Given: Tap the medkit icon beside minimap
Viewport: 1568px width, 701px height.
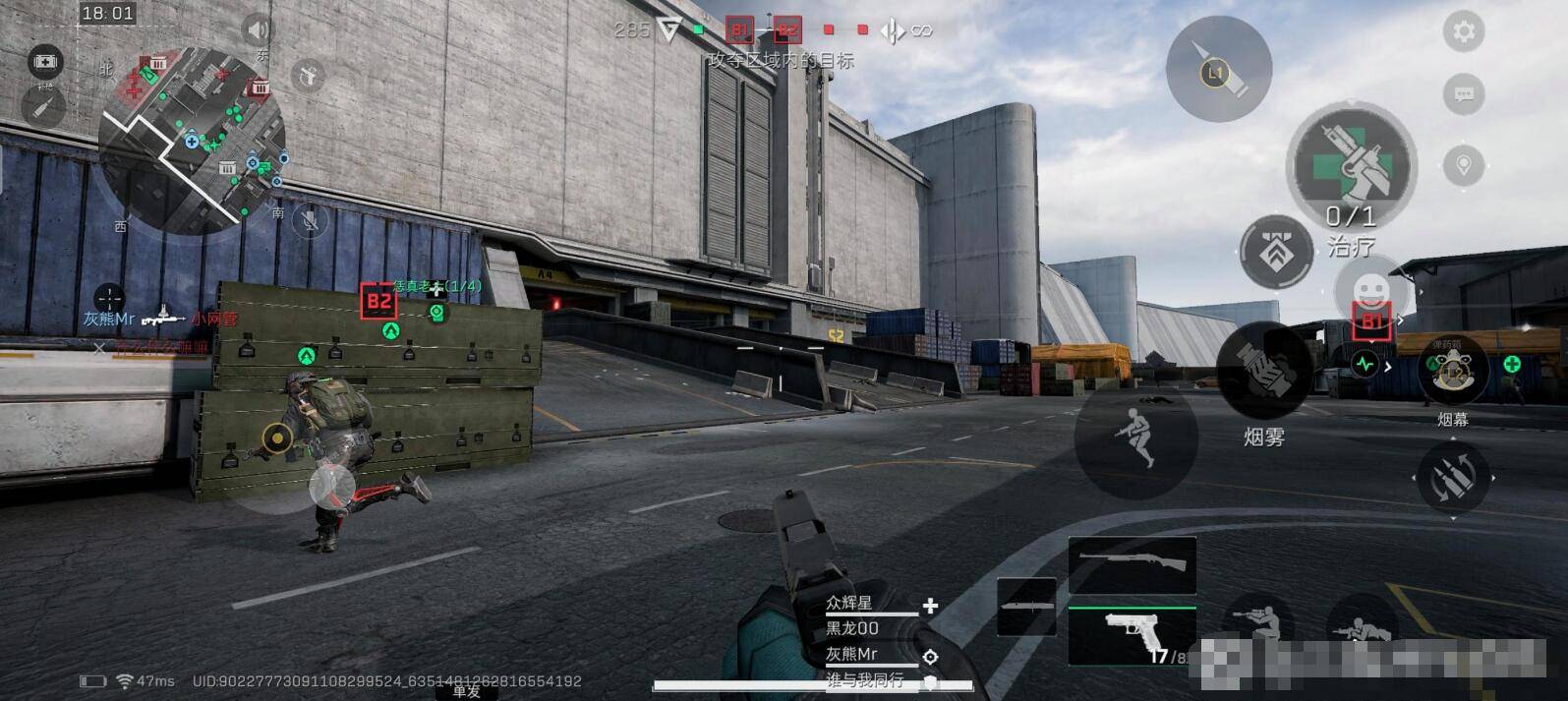Looking at the screenshot, I should coord(44,61).
